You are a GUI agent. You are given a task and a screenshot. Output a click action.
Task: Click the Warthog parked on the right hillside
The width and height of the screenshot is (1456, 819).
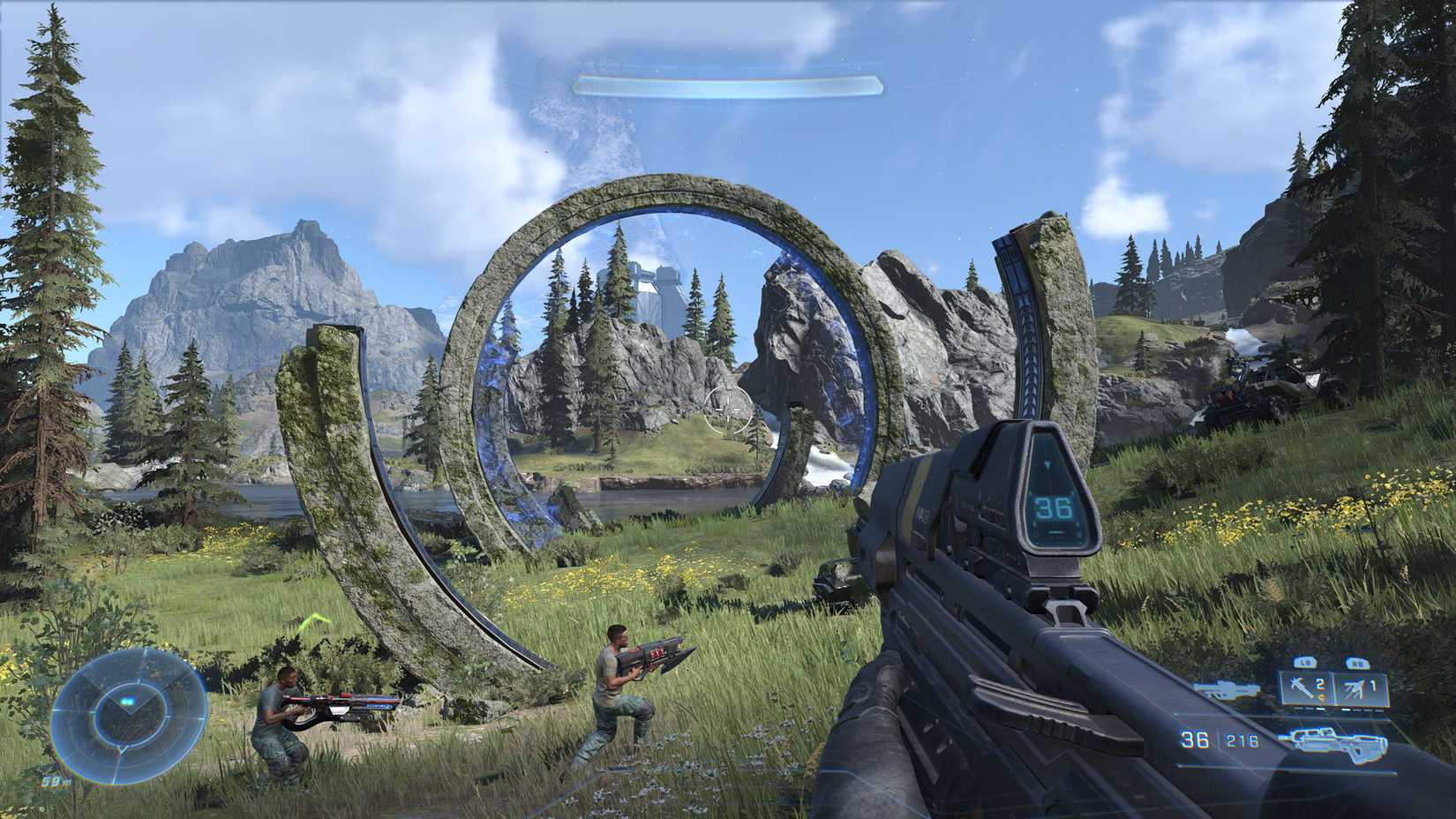pos(1253,393)
